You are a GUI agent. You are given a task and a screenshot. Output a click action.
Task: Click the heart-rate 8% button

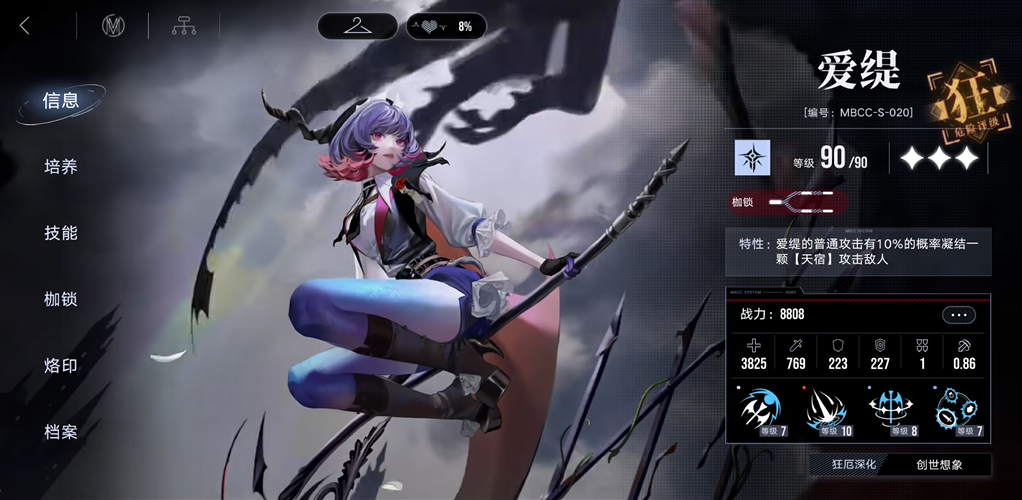(x=446, y=26)
